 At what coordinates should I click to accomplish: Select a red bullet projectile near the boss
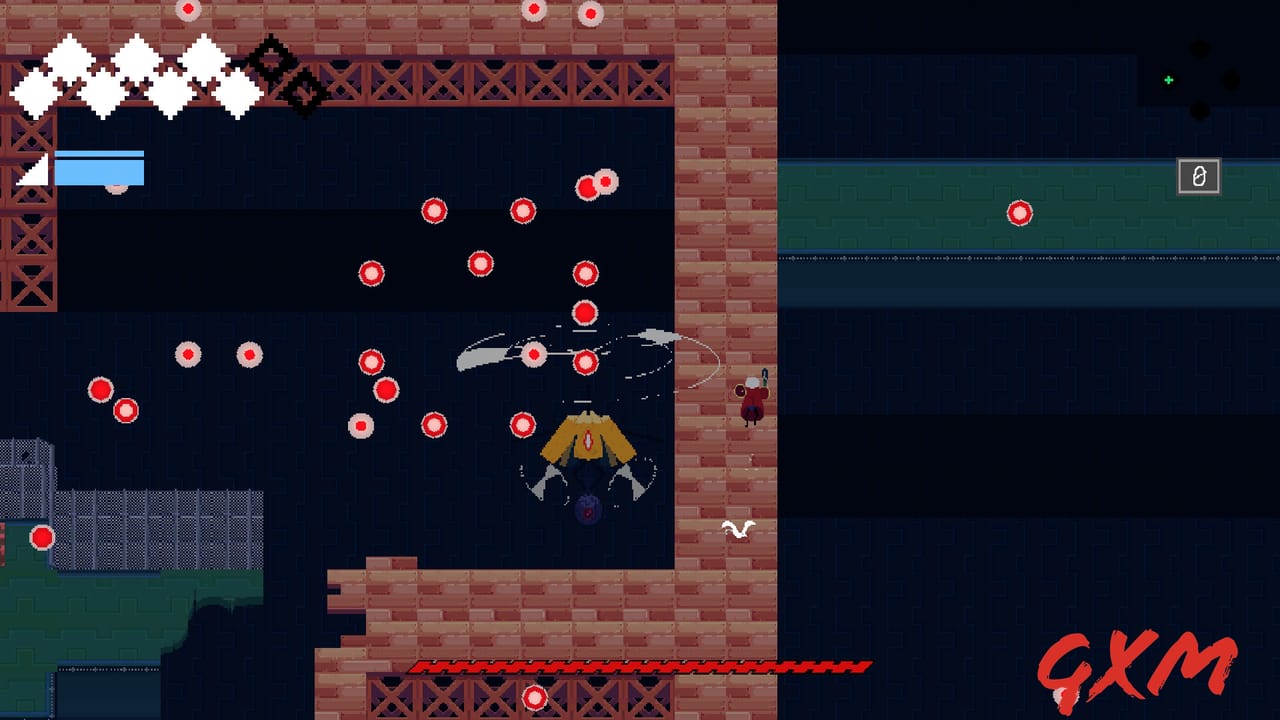pos(585,363)
